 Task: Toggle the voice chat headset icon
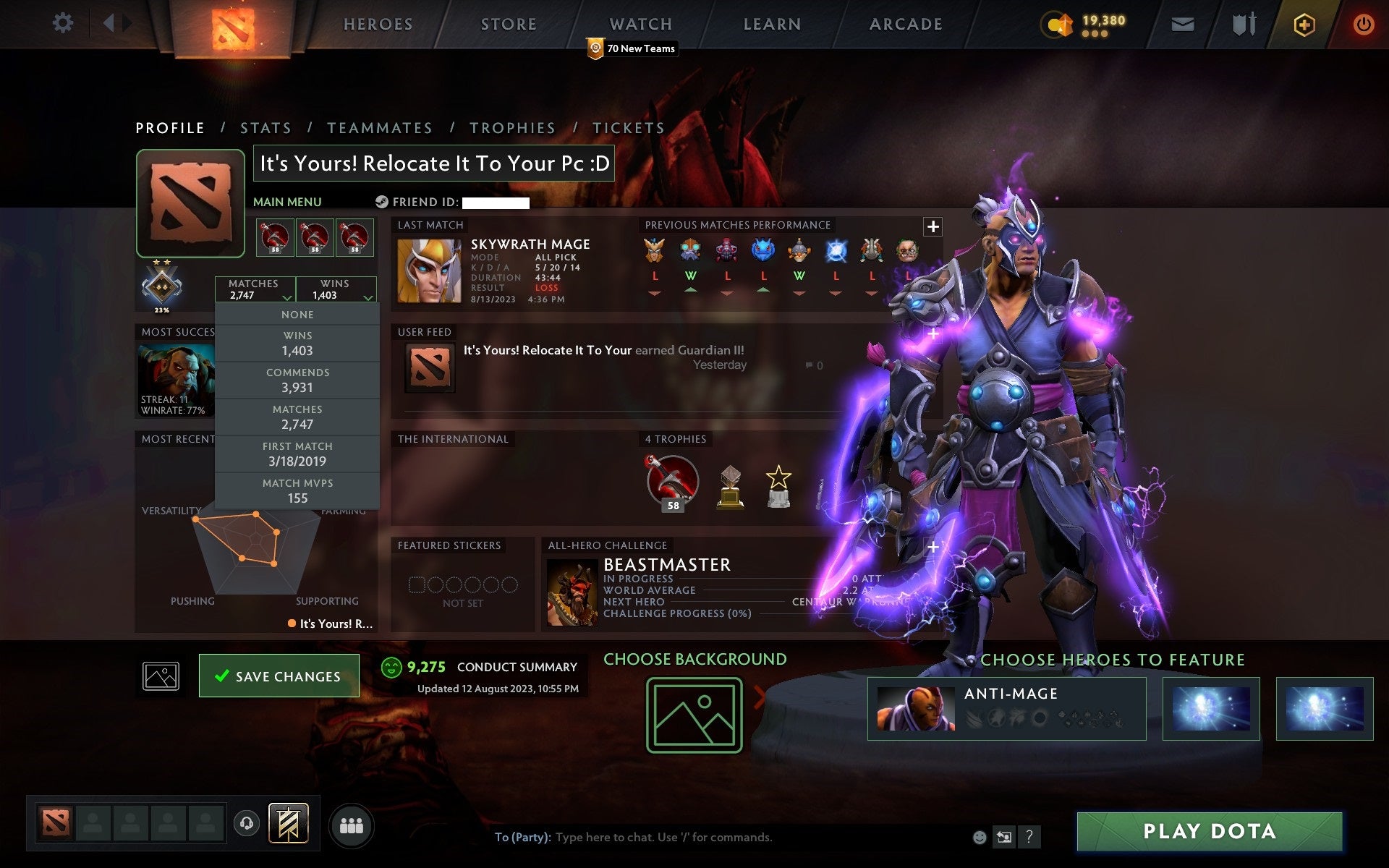pos(246,824)
